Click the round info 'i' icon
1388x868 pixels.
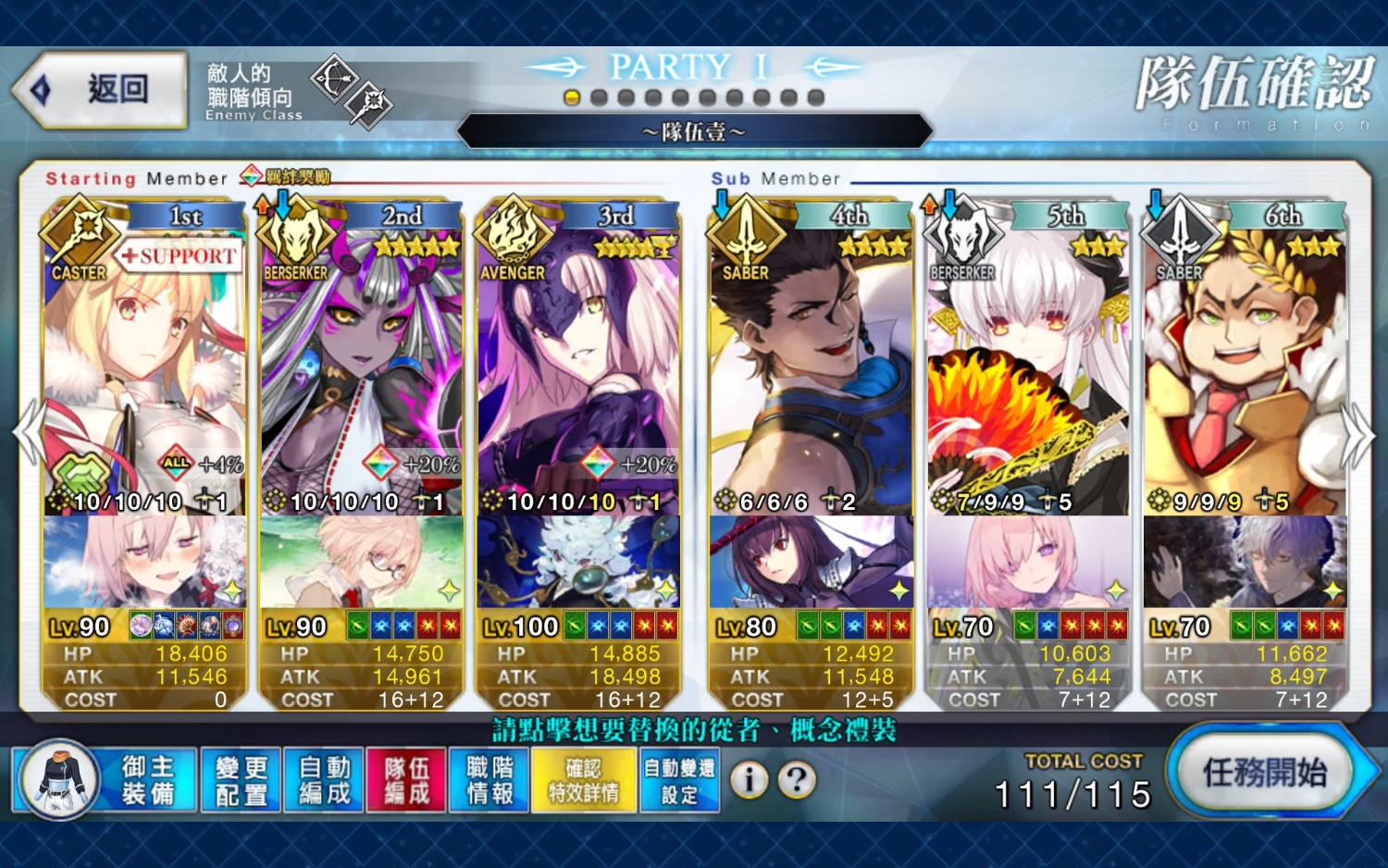click(749, 780)
